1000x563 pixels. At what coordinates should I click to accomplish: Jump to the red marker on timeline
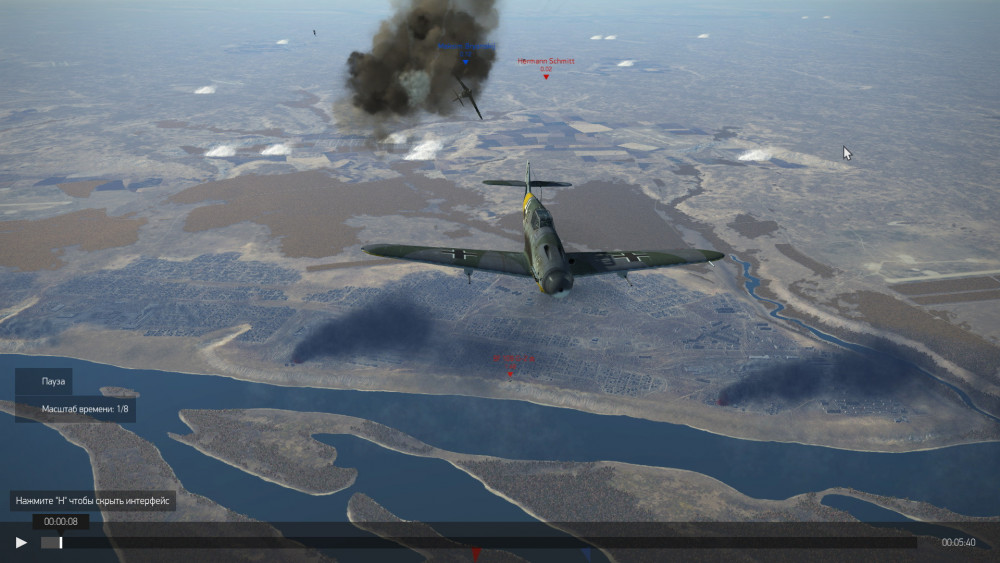(476, 551)
